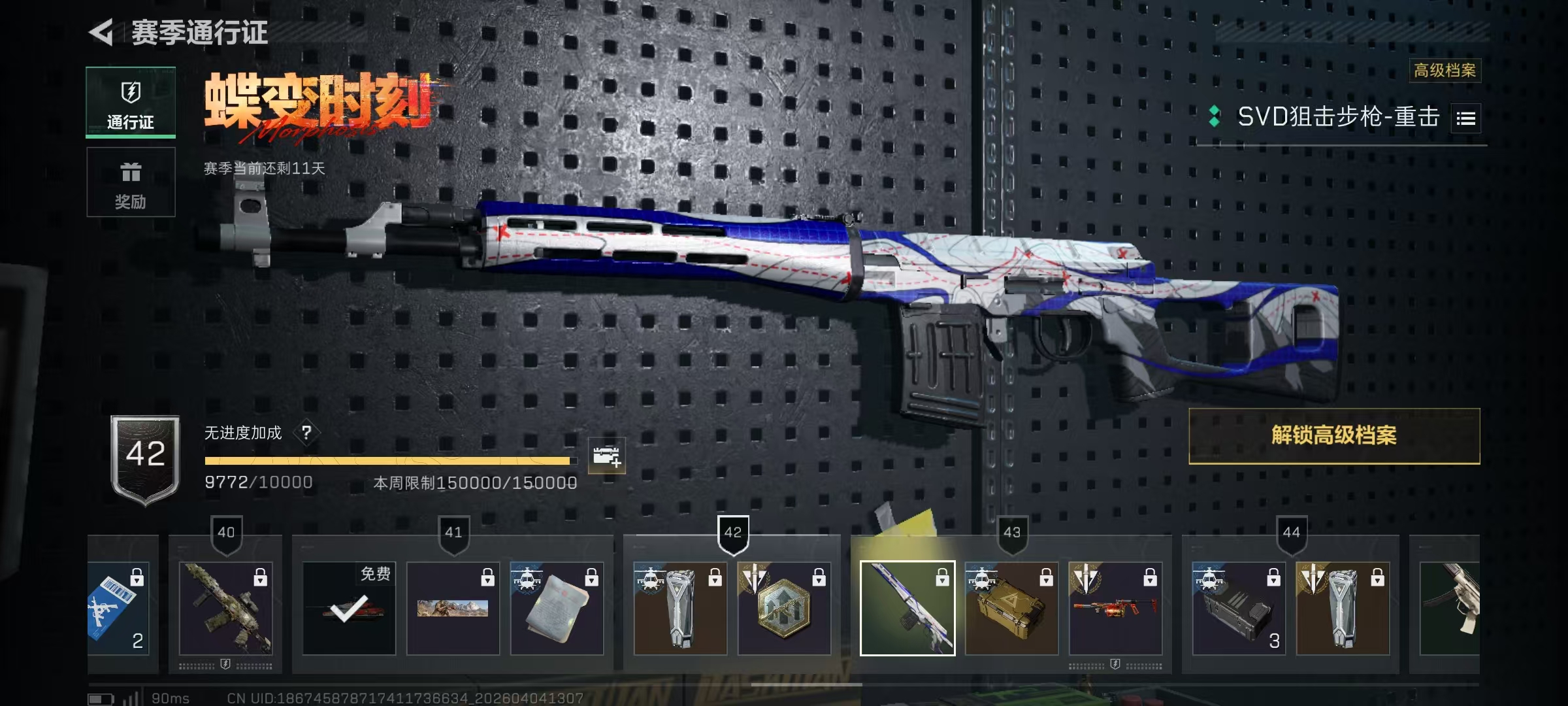Choose the tan supply crate reward
The image size is (1568, 706).
tap(1011, 608)
